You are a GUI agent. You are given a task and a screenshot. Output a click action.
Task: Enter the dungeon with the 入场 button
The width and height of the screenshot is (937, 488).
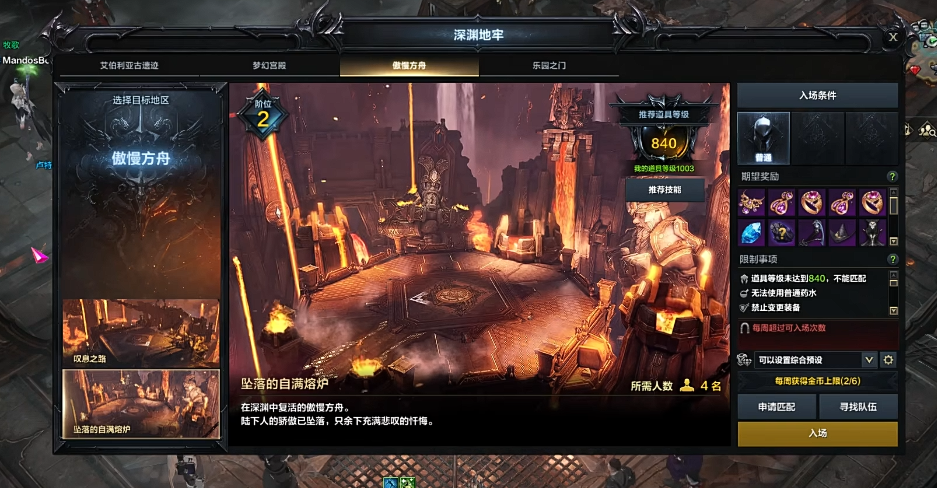pyautogui.click(x=817, y=433)
